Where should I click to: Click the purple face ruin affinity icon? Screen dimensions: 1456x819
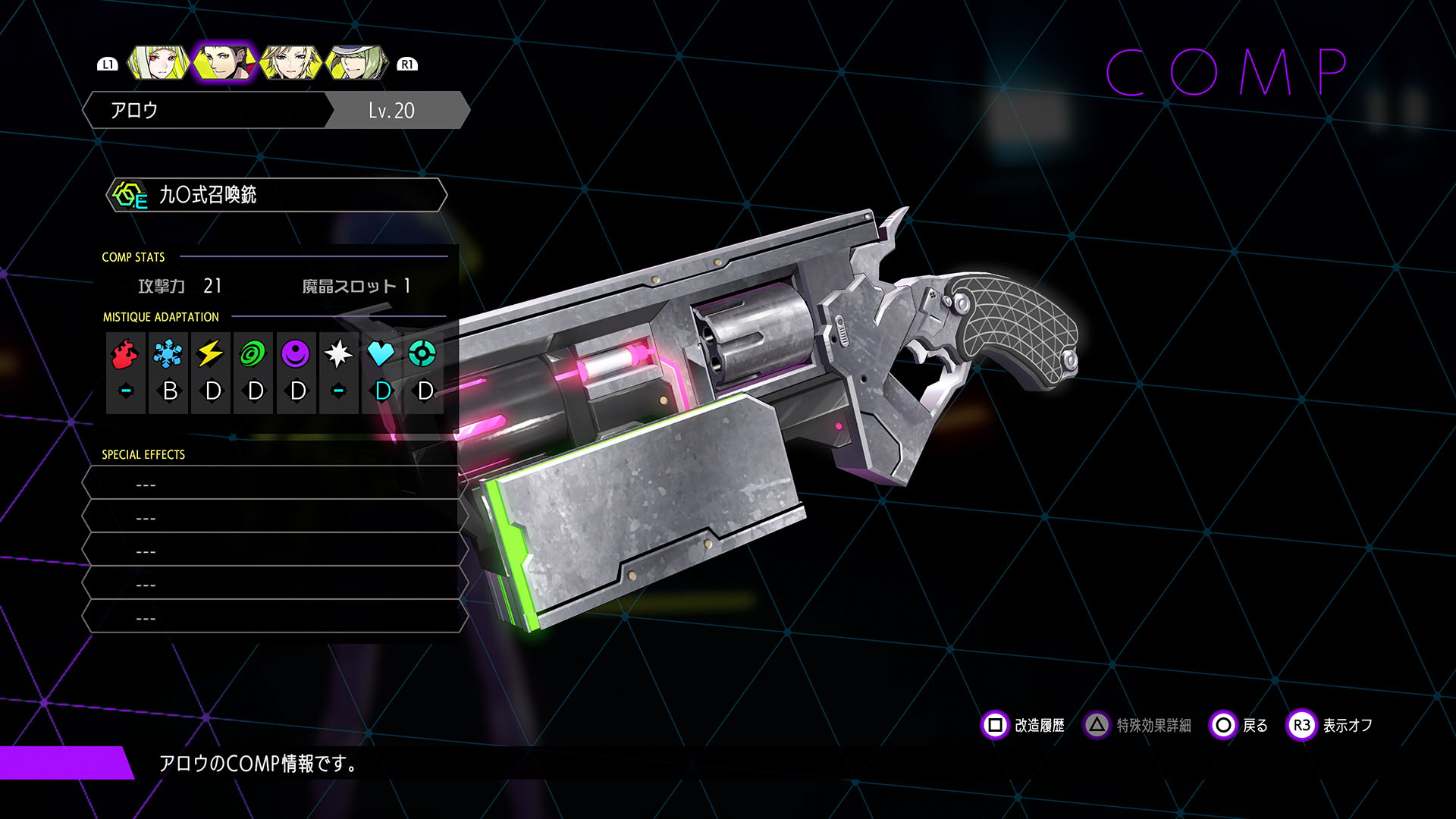295,353
